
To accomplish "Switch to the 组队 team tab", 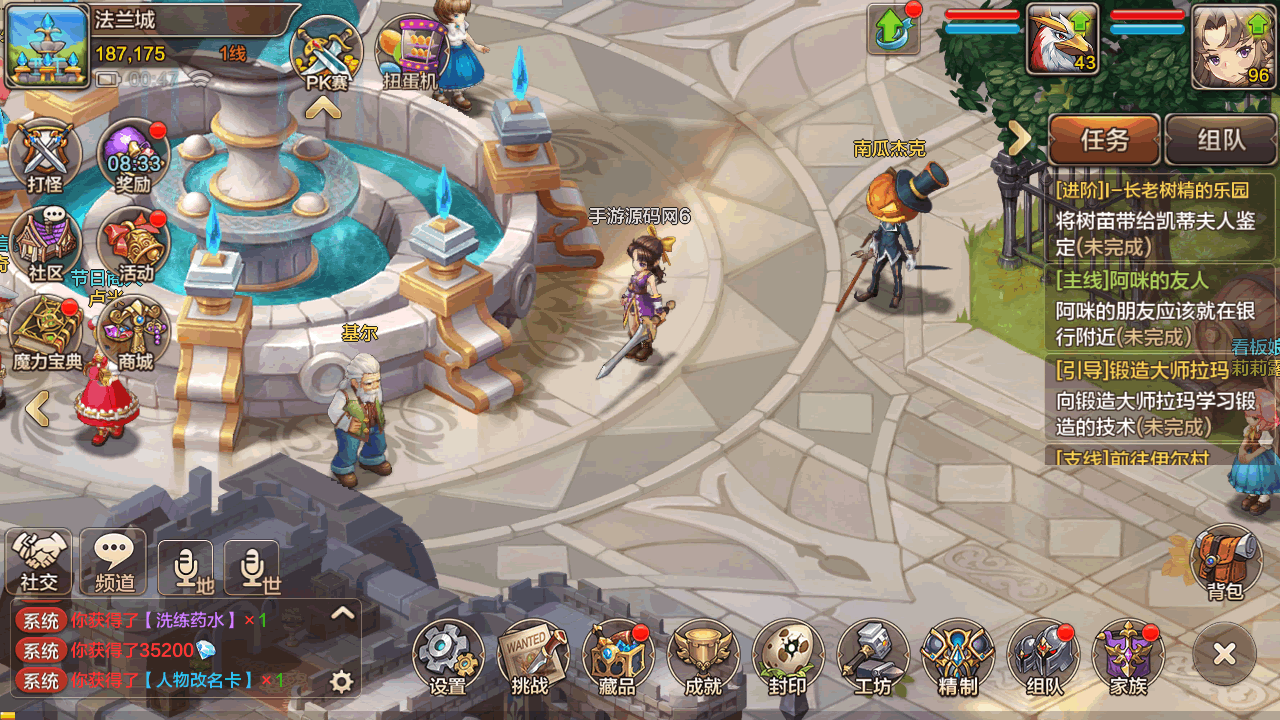I will (x=1219, y=140).
